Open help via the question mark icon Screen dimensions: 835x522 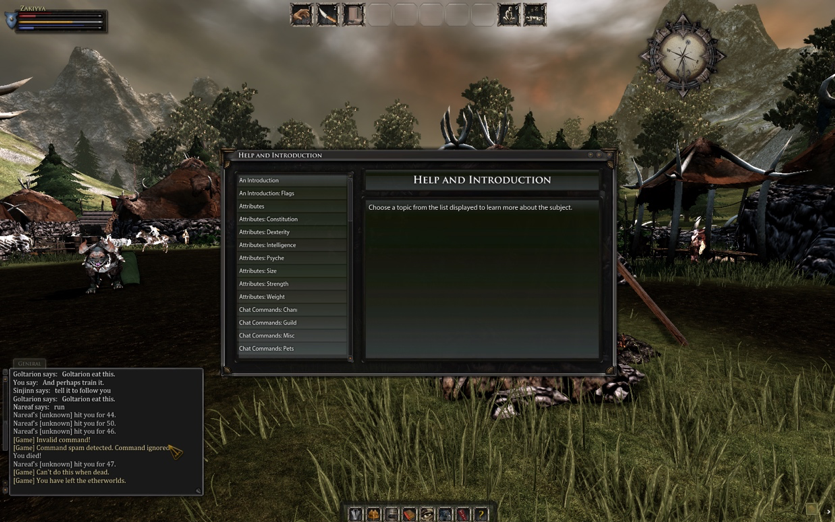(x=481, y=514)
